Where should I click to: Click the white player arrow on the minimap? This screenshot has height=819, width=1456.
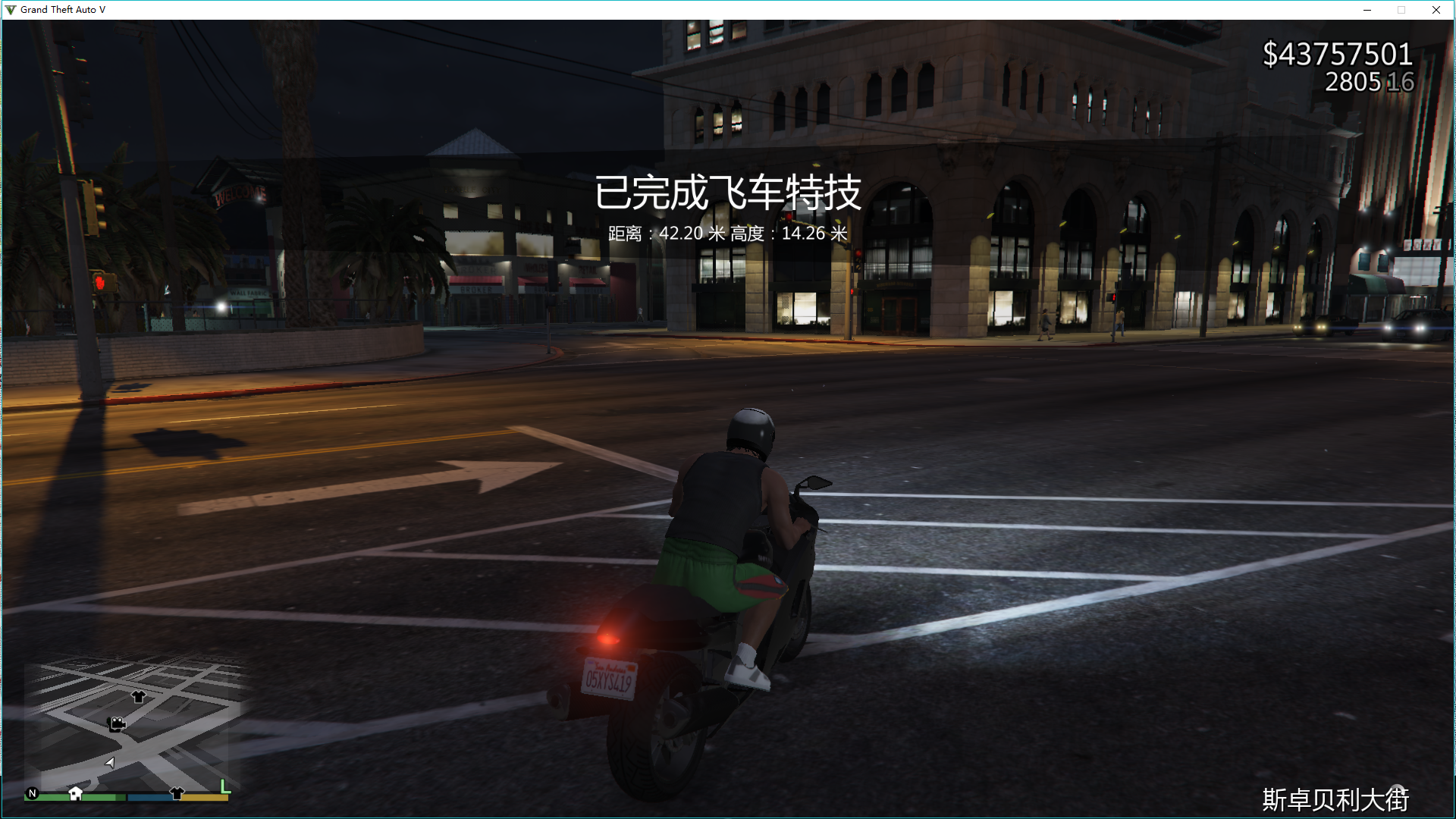point(111,762)
